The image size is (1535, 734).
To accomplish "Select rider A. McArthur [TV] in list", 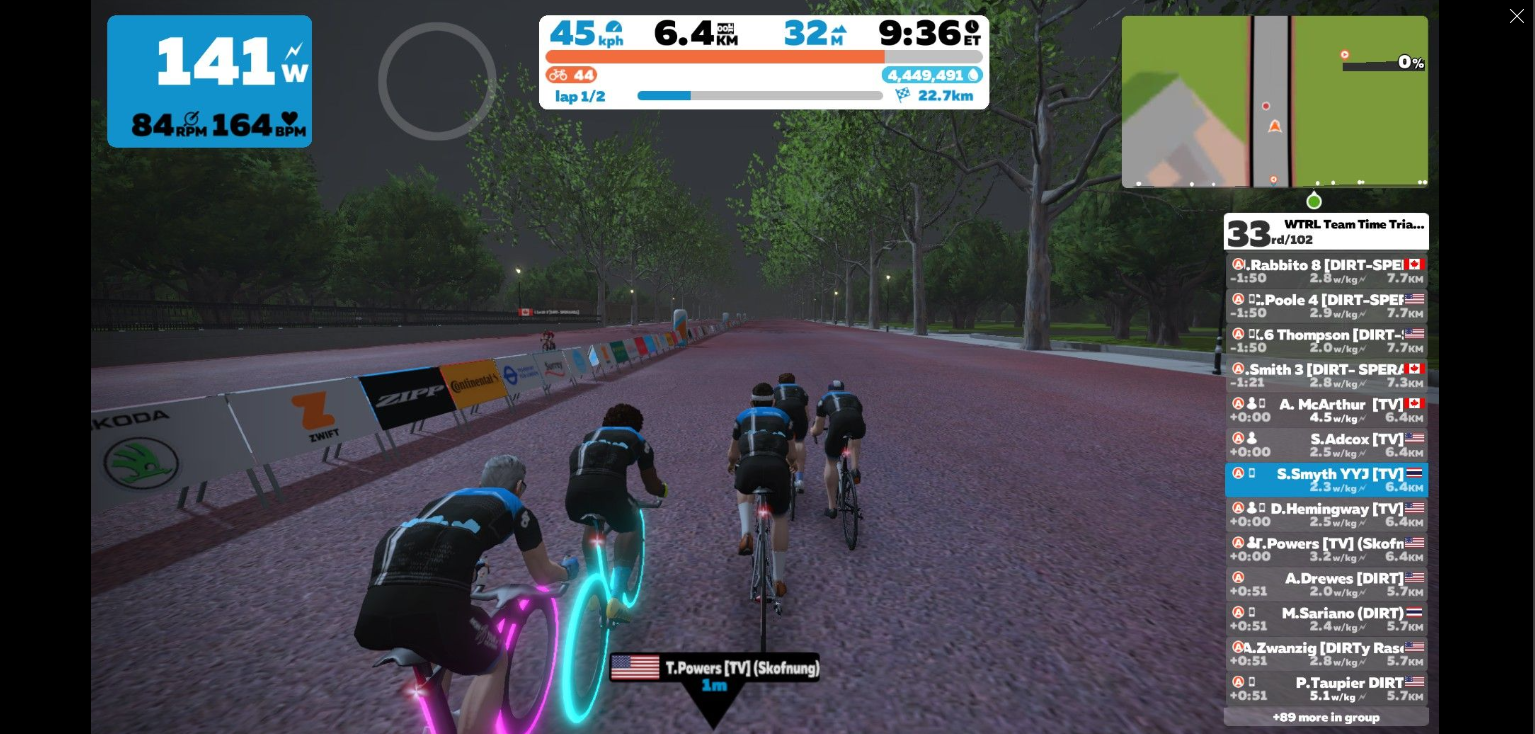I will (x=1326, y=411).
